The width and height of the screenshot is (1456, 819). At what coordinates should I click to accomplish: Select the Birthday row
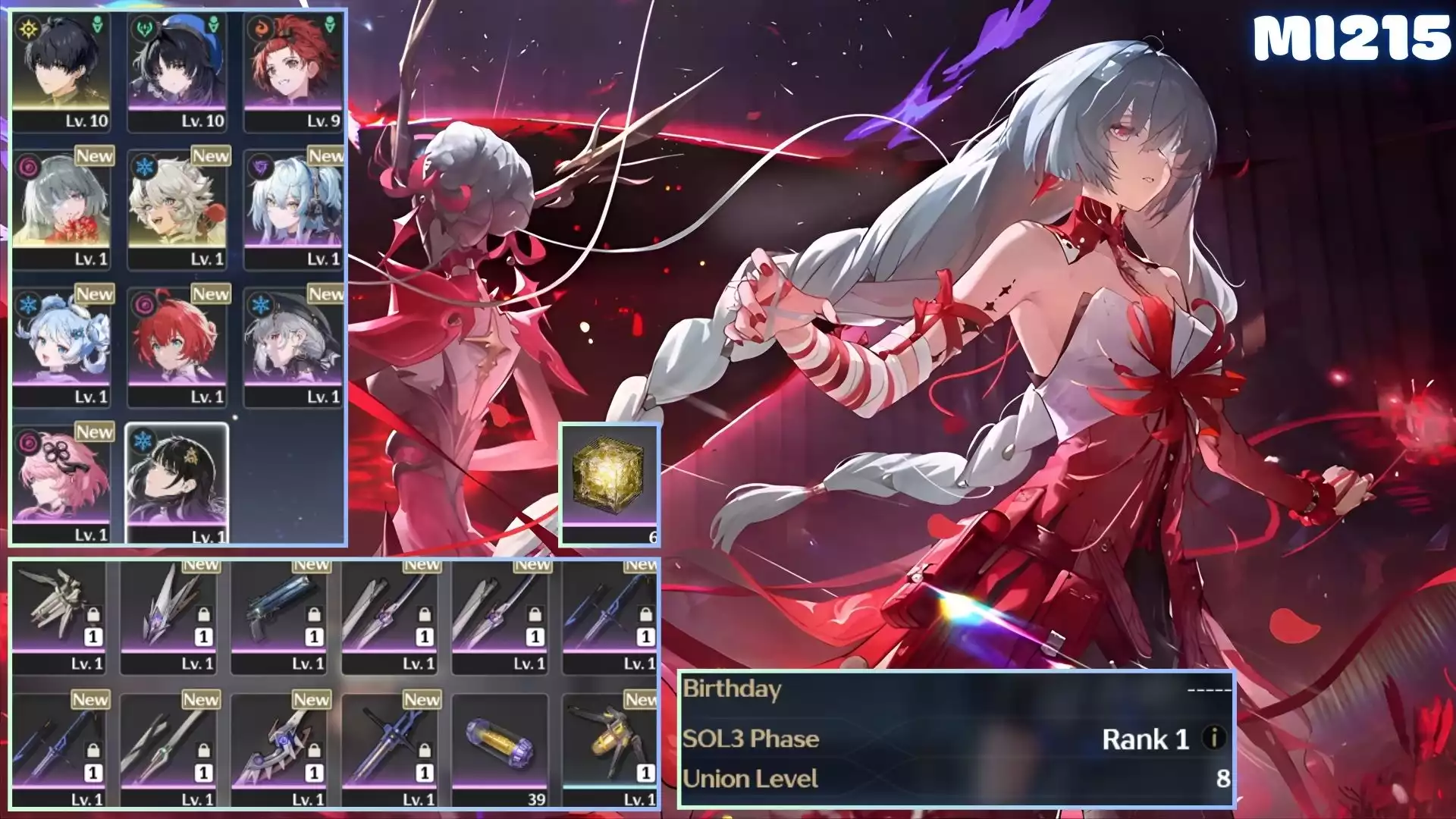(955, 689)
